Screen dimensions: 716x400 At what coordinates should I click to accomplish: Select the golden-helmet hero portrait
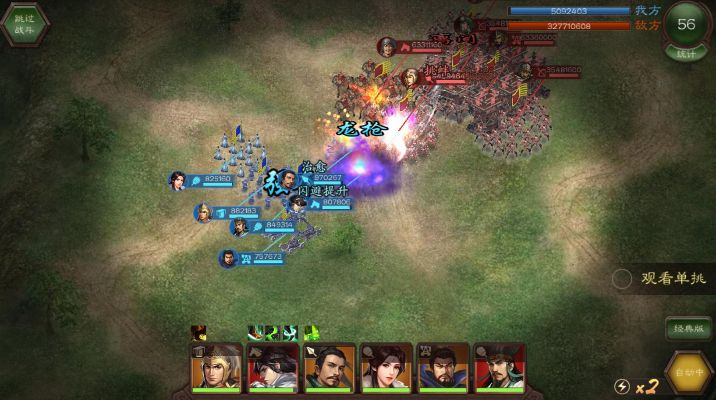point(216,369)
